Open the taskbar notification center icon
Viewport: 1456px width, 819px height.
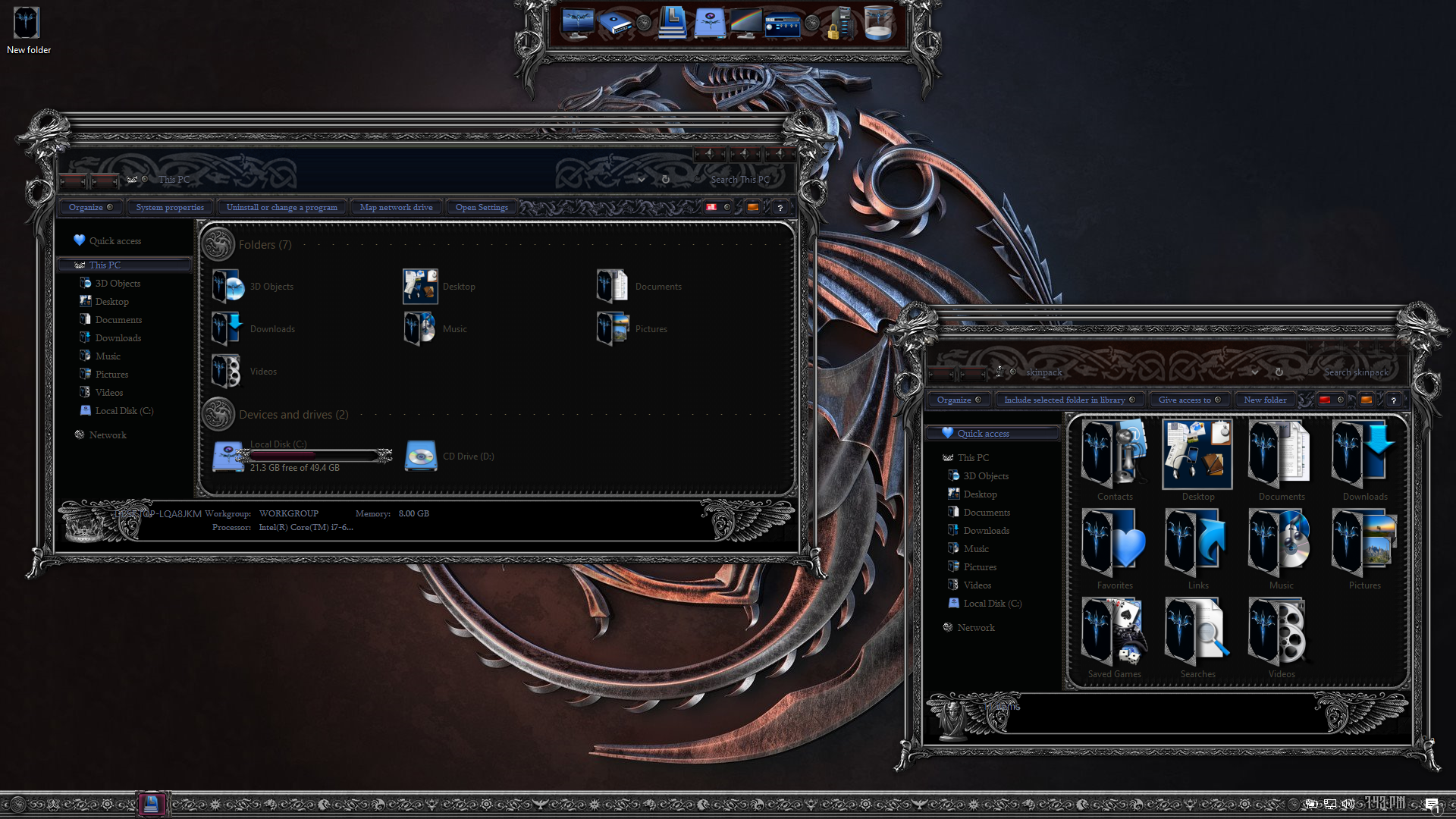click(1431, 805)
